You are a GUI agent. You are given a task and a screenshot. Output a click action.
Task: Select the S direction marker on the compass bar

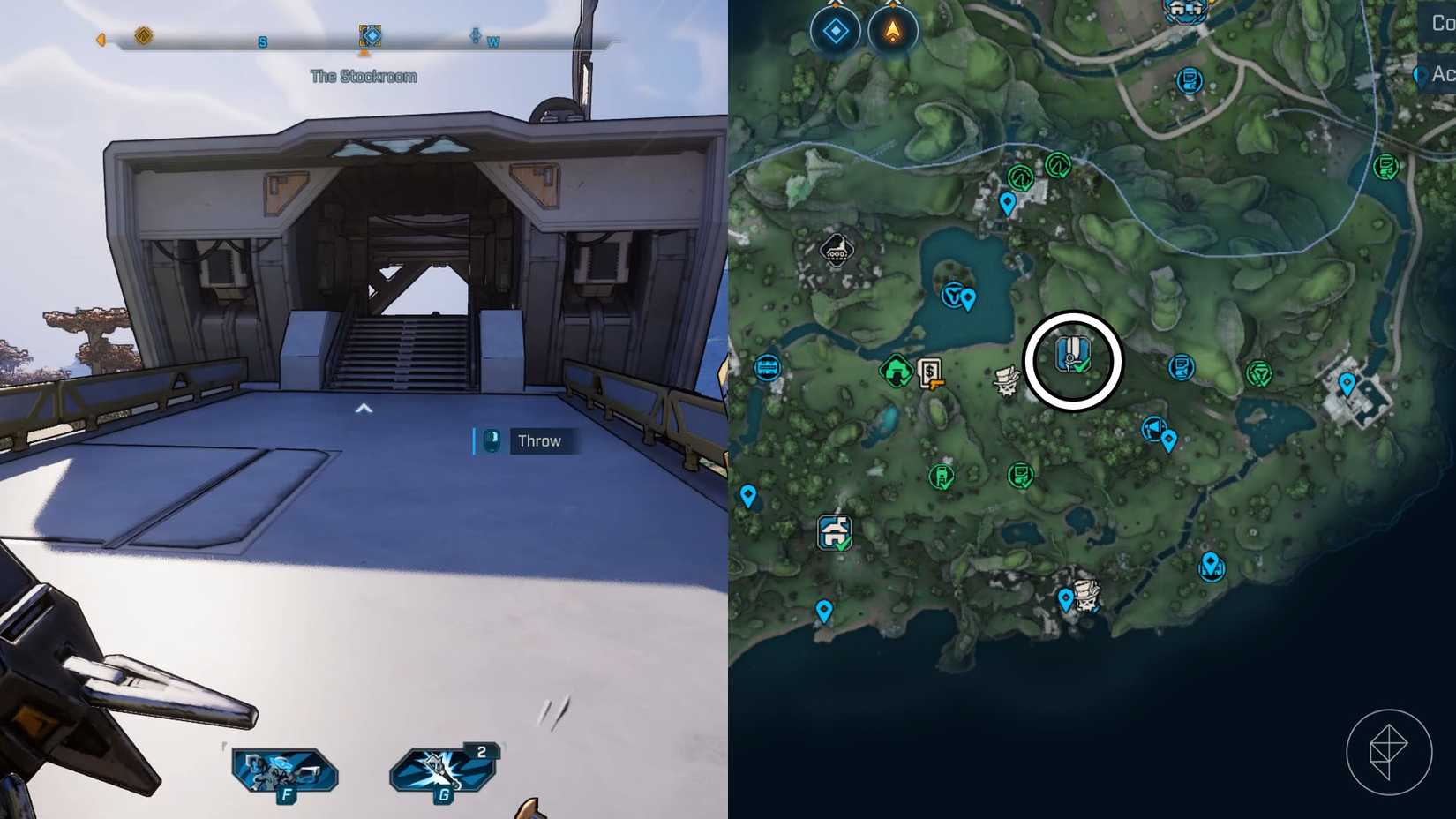coord(262,41)
